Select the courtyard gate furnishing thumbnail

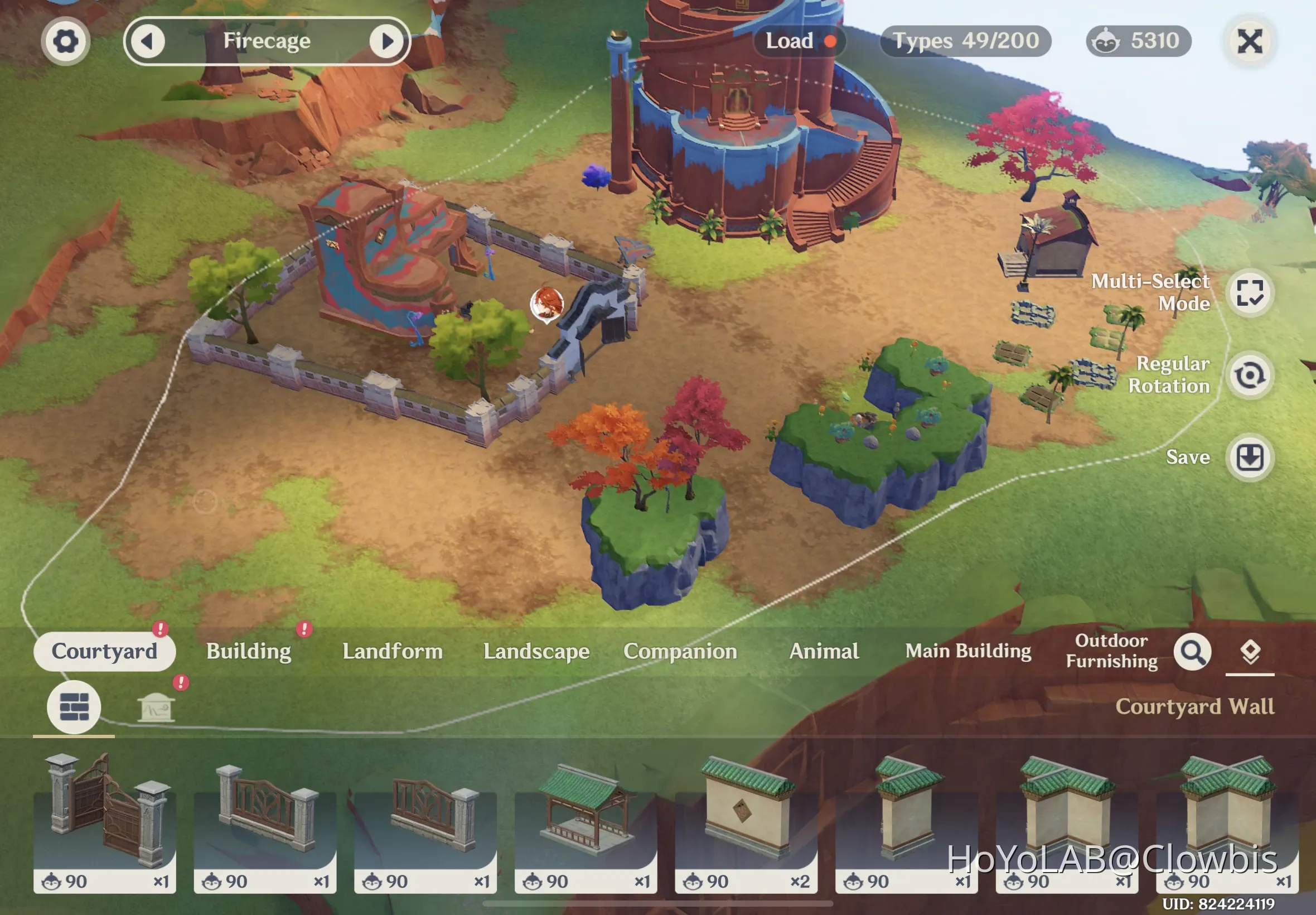pyautogui.click(x=105, y=820)
